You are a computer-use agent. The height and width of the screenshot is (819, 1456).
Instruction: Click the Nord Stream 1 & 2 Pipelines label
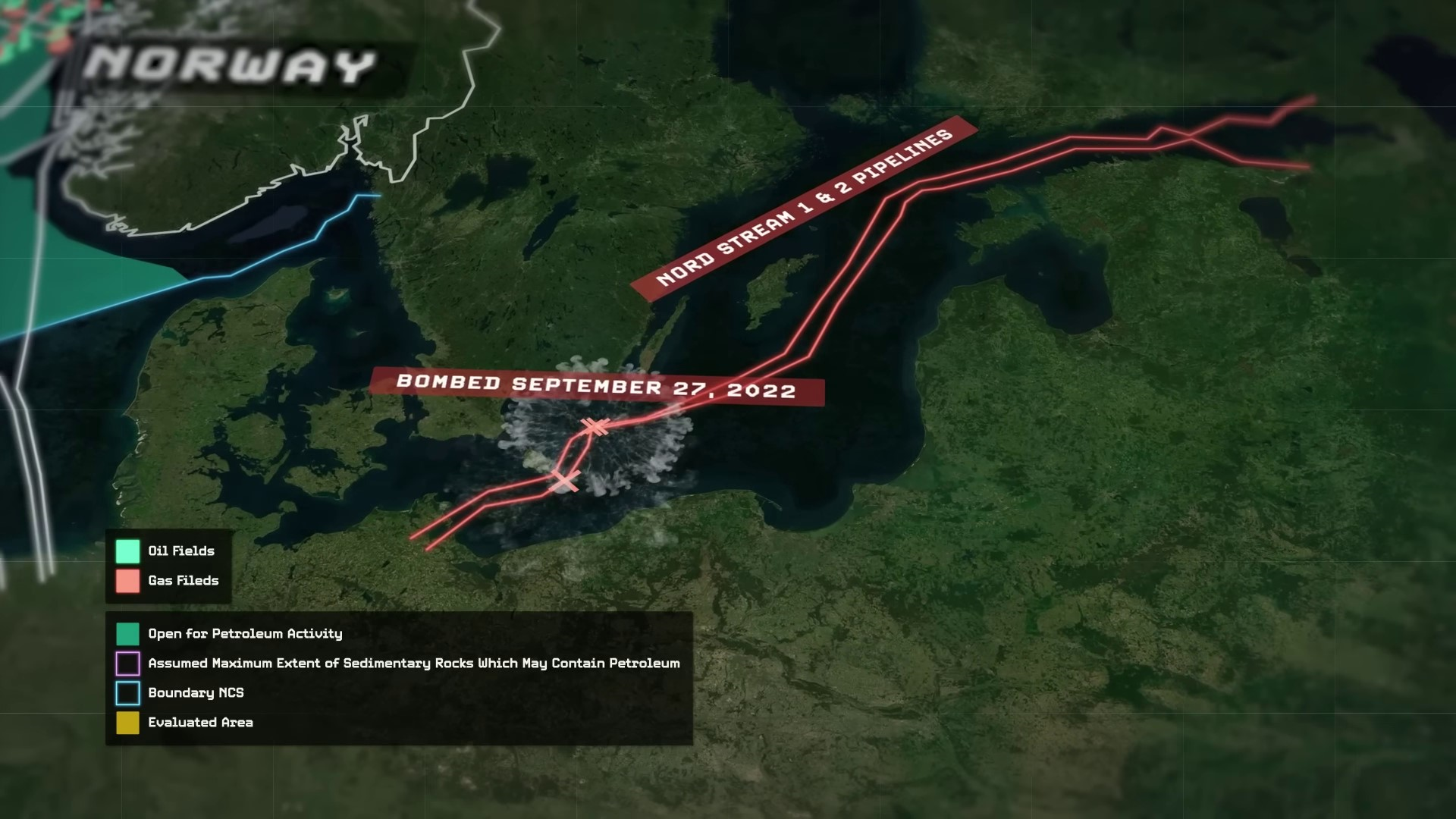pyautogui.click(x=804, y=209)
